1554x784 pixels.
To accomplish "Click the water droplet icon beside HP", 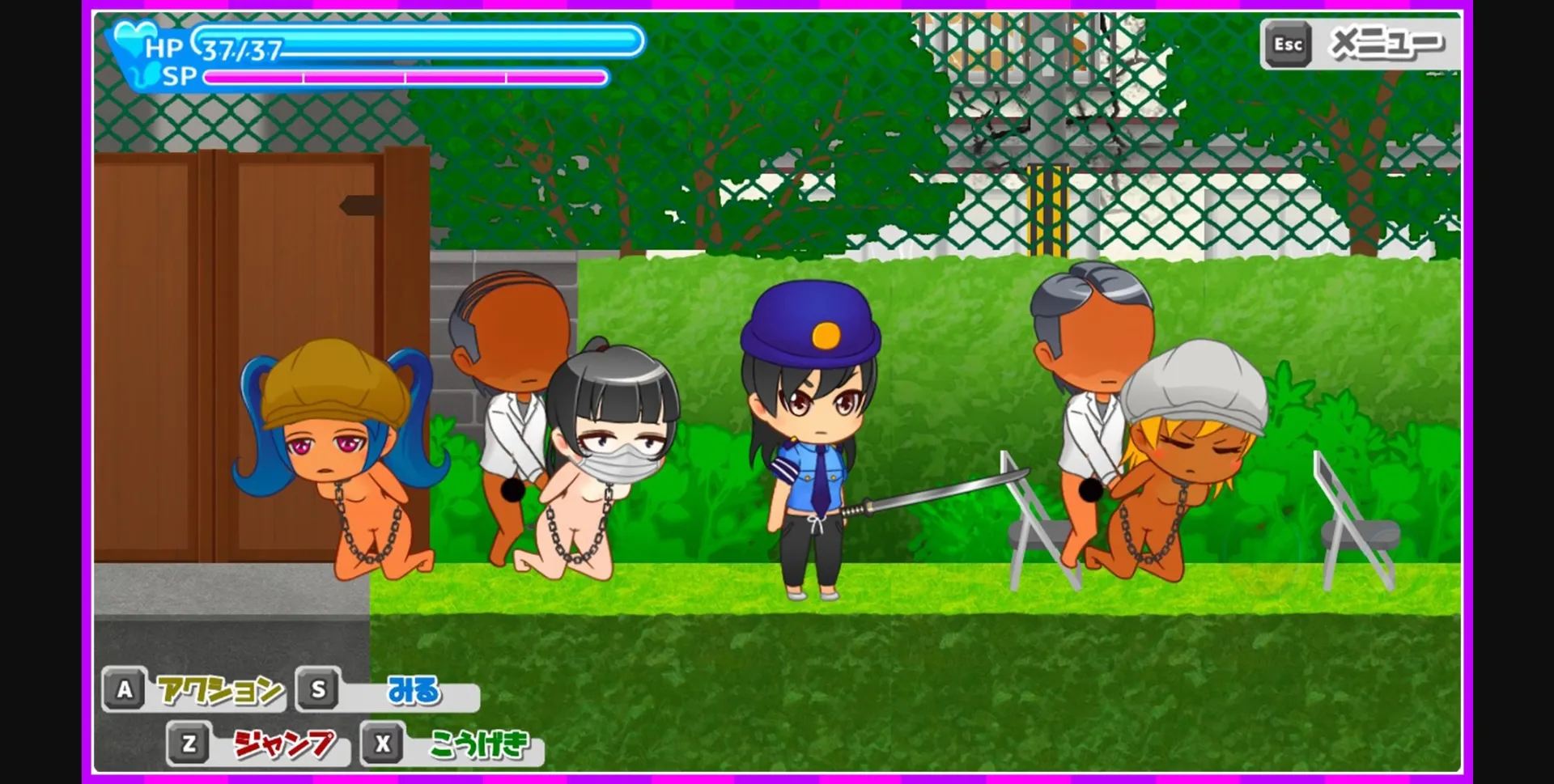I will [132, 36].
